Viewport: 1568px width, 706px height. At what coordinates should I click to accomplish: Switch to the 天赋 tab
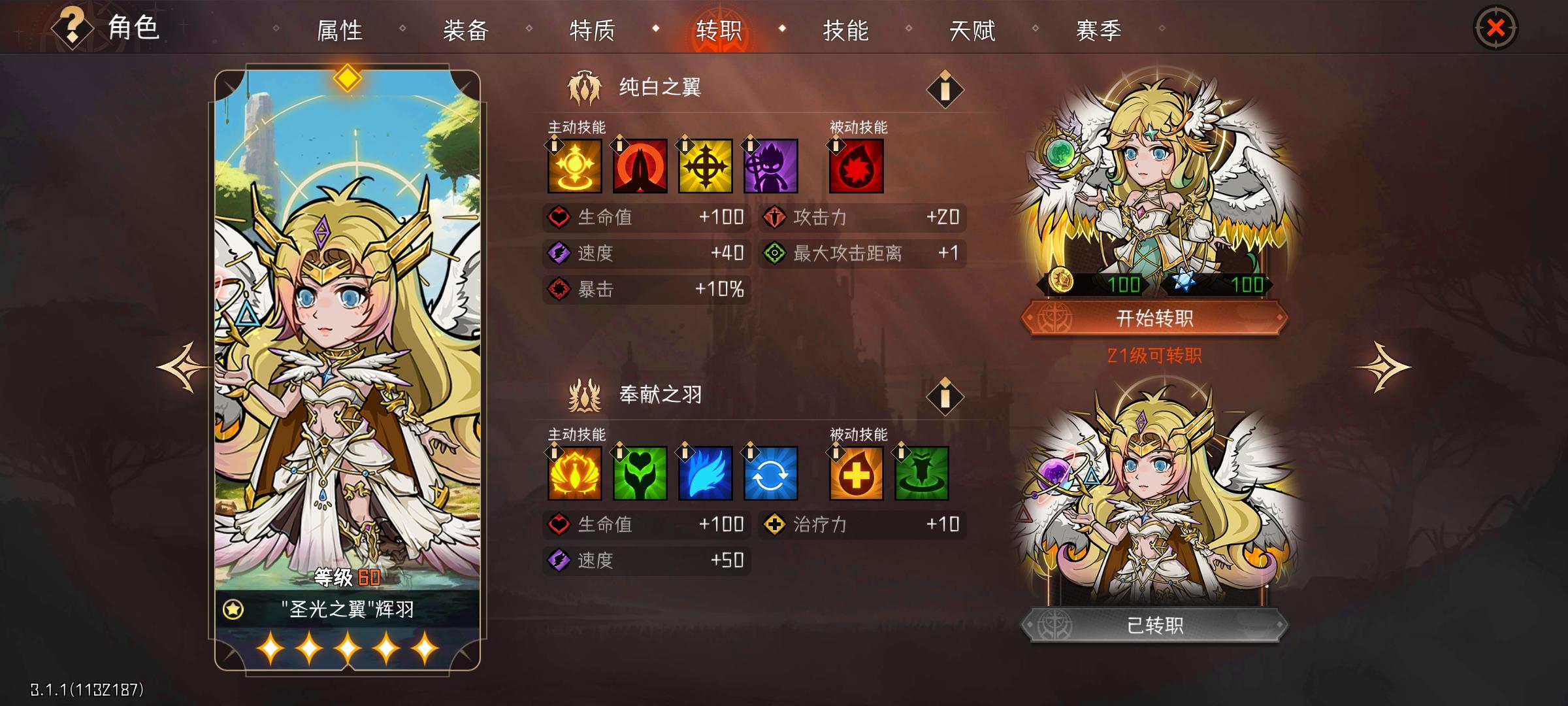click(973, 29)
